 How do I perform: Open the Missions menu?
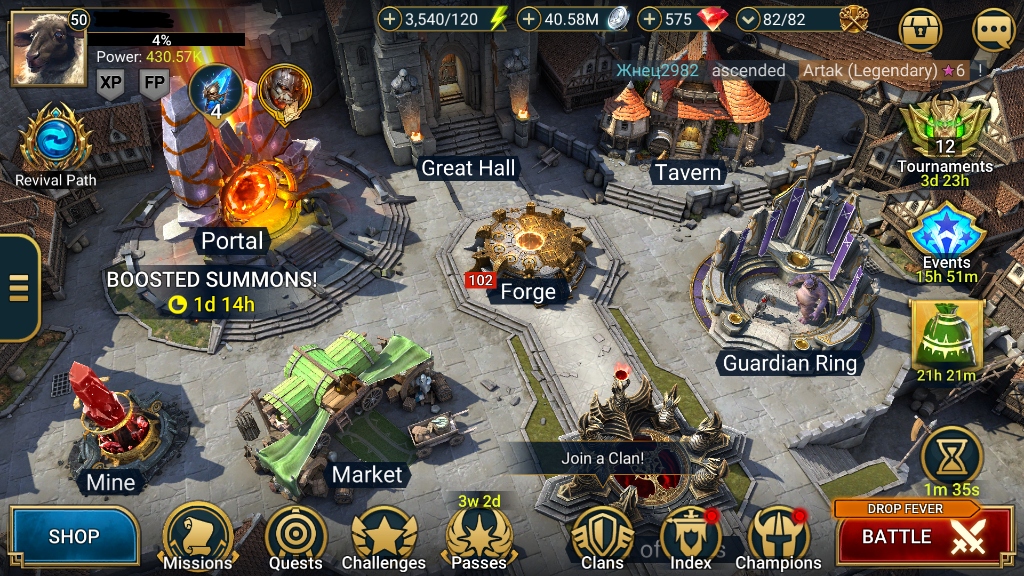[x=197, y=536]
